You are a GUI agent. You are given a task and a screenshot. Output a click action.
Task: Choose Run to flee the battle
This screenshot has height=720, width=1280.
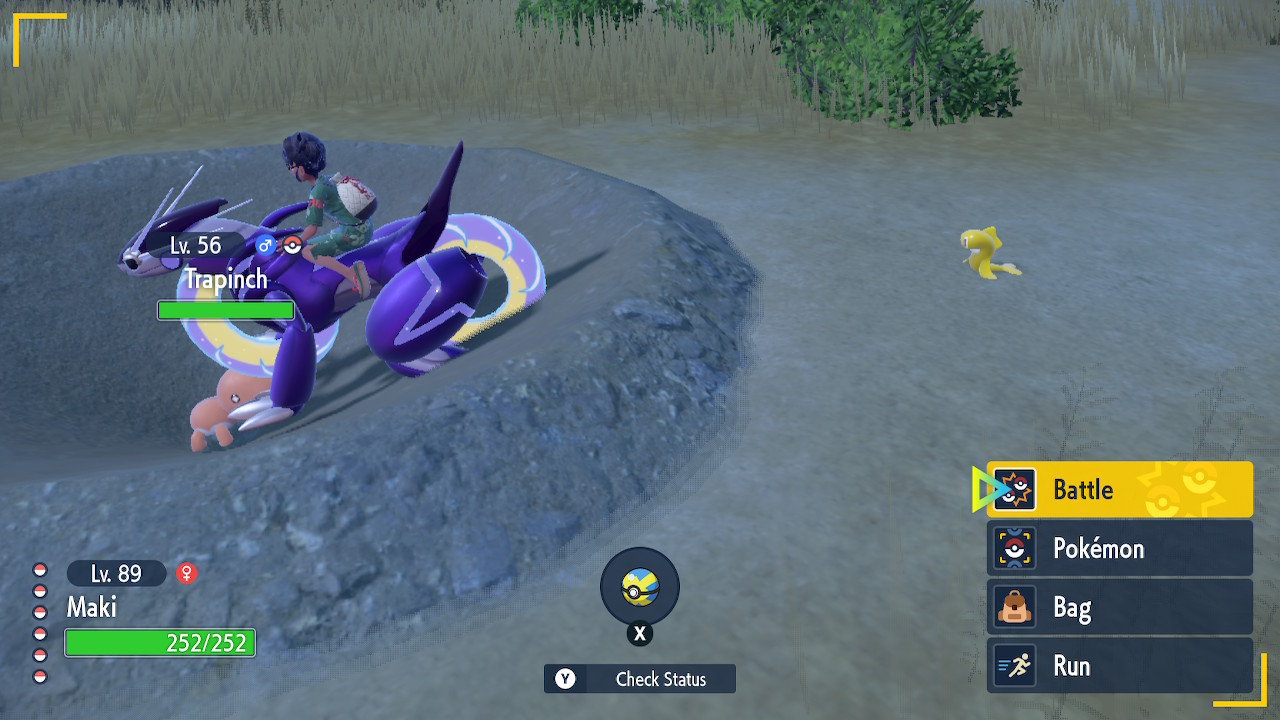click(1119, 666)
